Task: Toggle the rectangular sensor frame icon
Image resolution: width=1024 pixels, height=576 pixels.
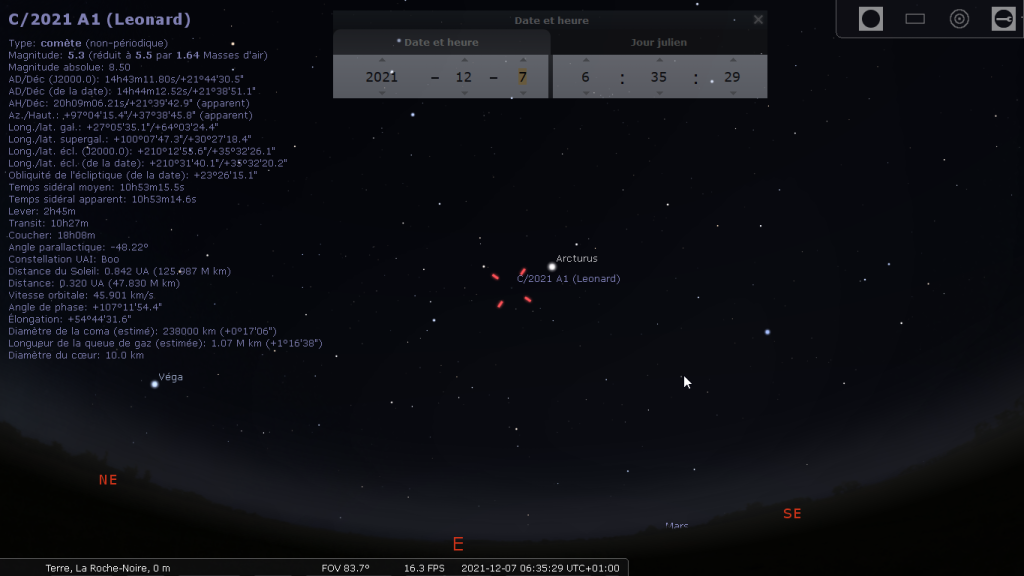Action: (x=915, y=18)
